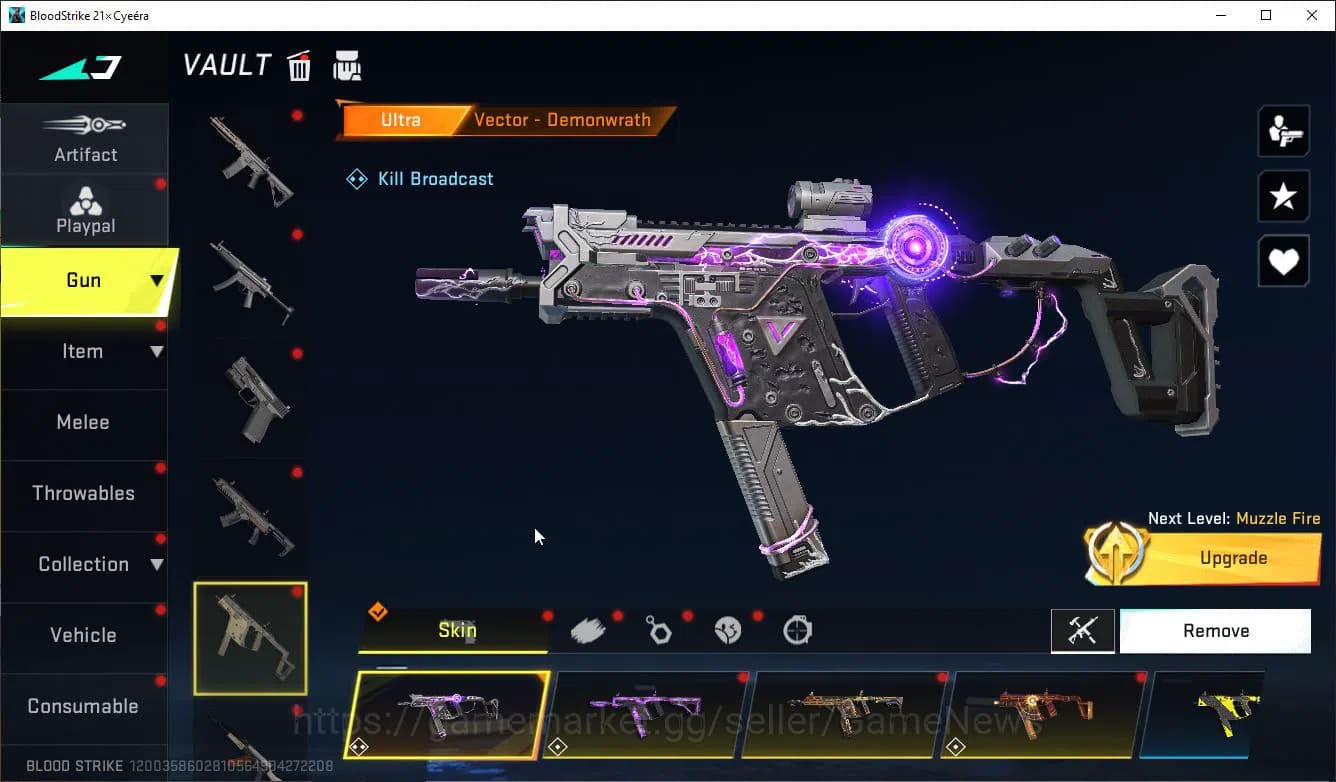Viewport: 1336px width, 782px height.
Task: Enable the Artifact sidebar section
Action: [x=85, y=140]
